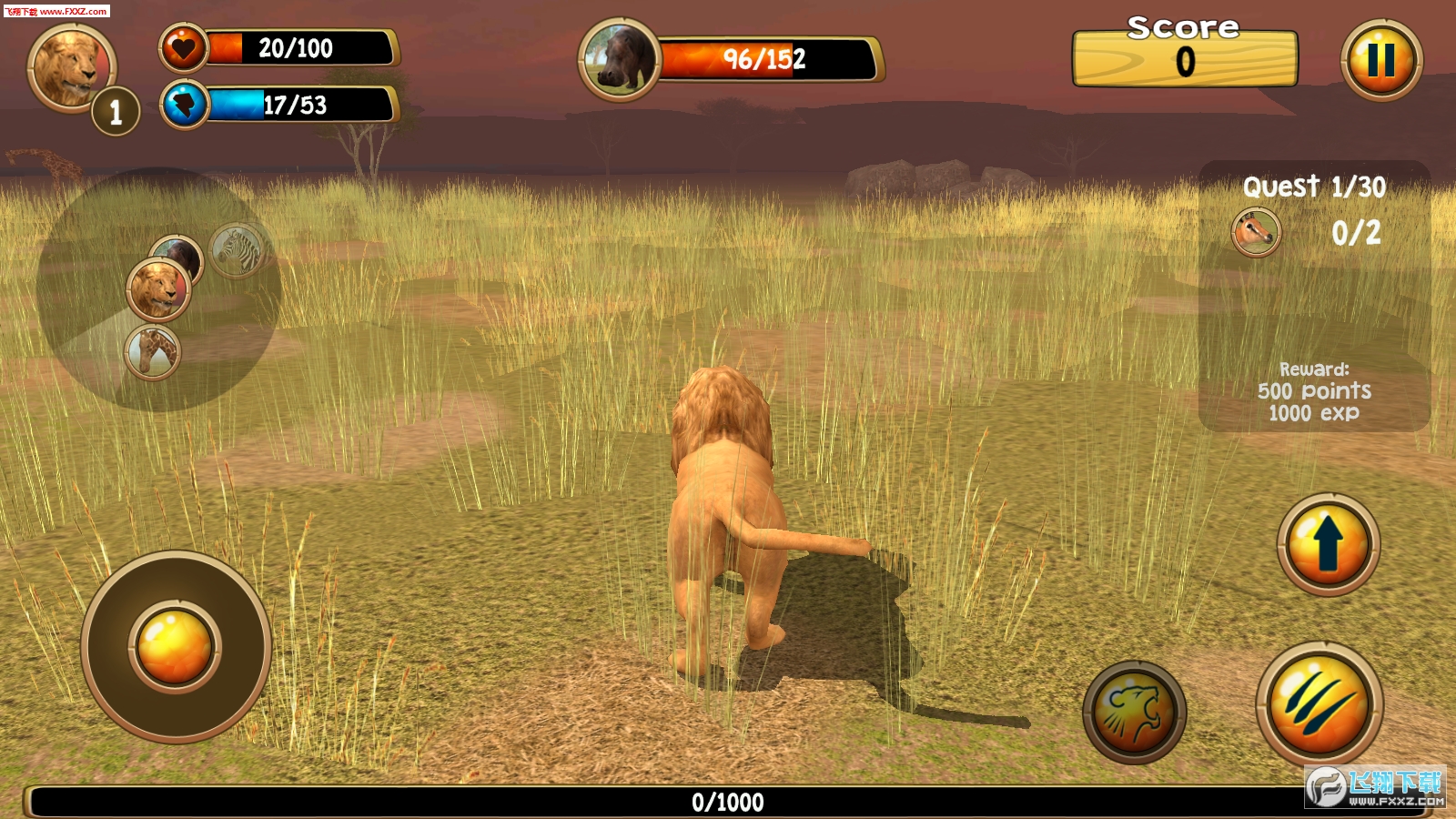Viewport: 1456px width, 819px height.
Task: Tap the giraffe marker on the minimap
Action: tap(153, 352)
